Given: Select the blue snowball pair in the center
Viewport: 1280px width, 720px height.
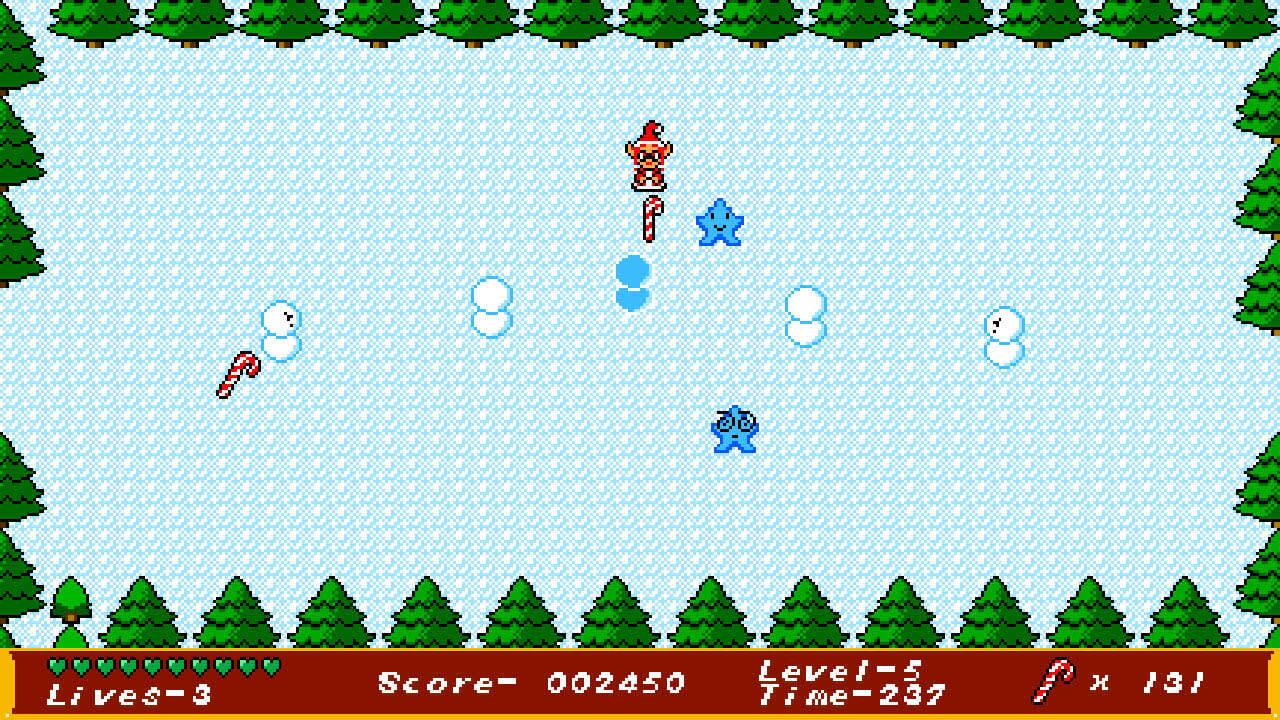Looking at the screenshot, I should point(631,284).
